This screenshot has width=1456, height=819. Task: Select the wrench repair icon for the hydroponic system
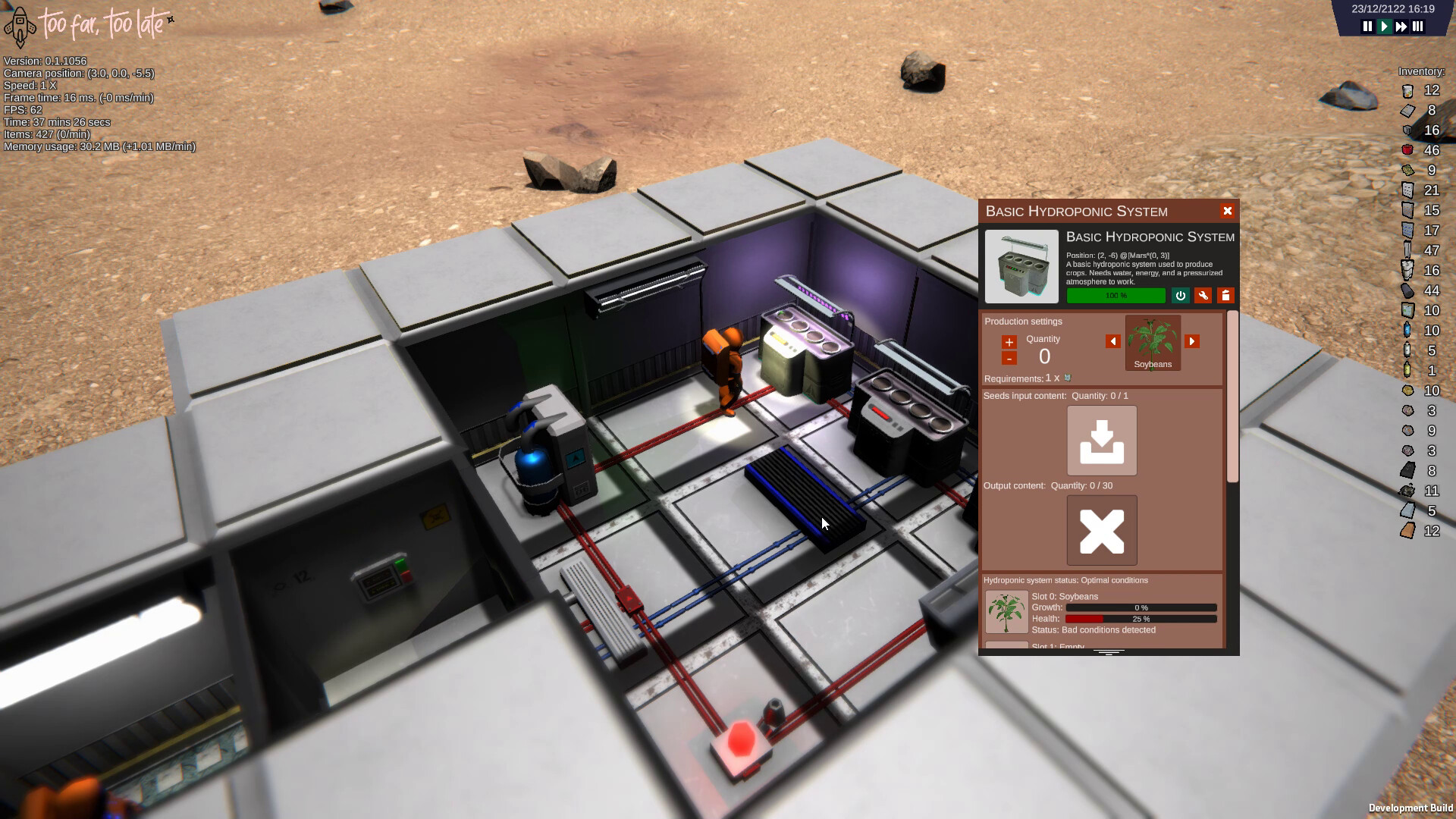[1203, 296]
